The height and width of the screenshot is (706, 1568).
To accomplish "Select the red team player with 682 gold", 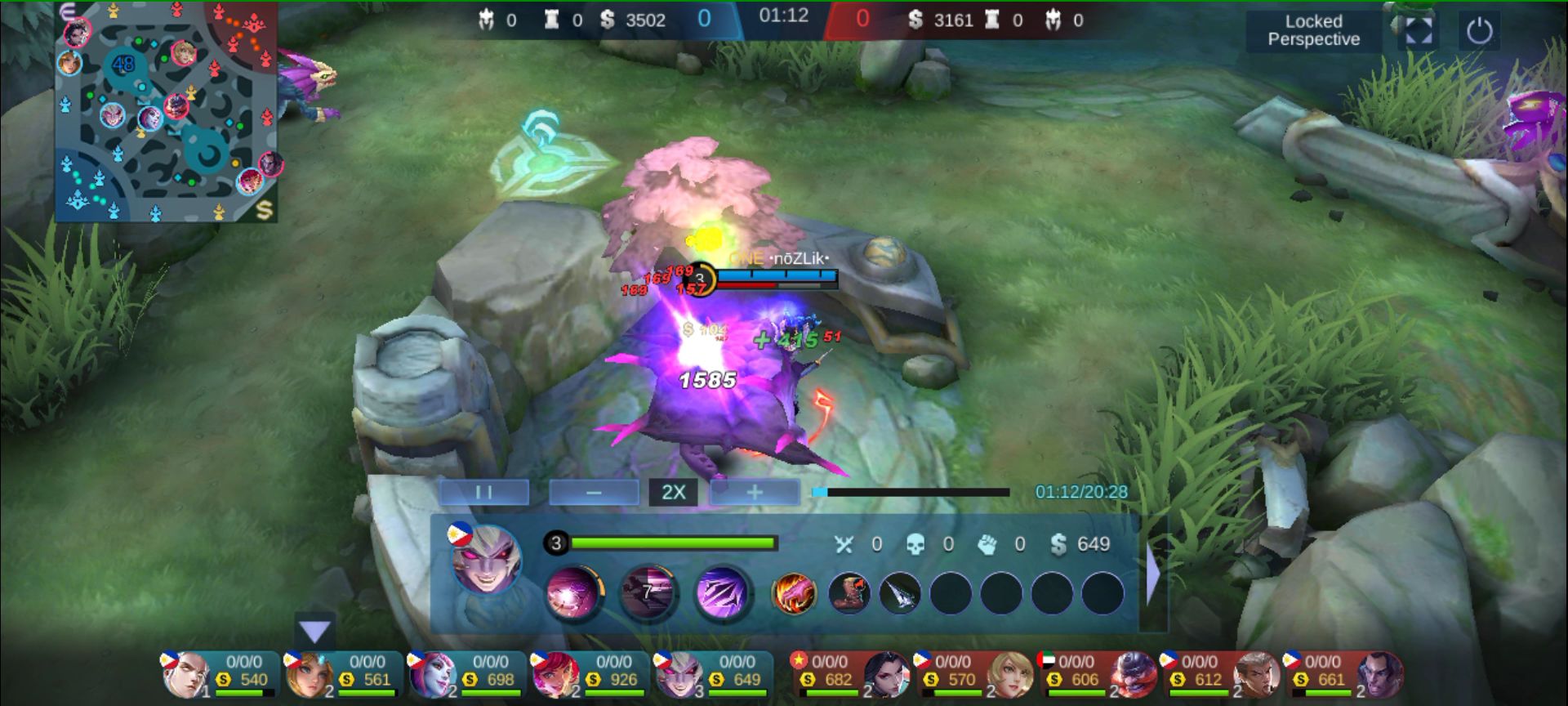I will tap(851, 674).
